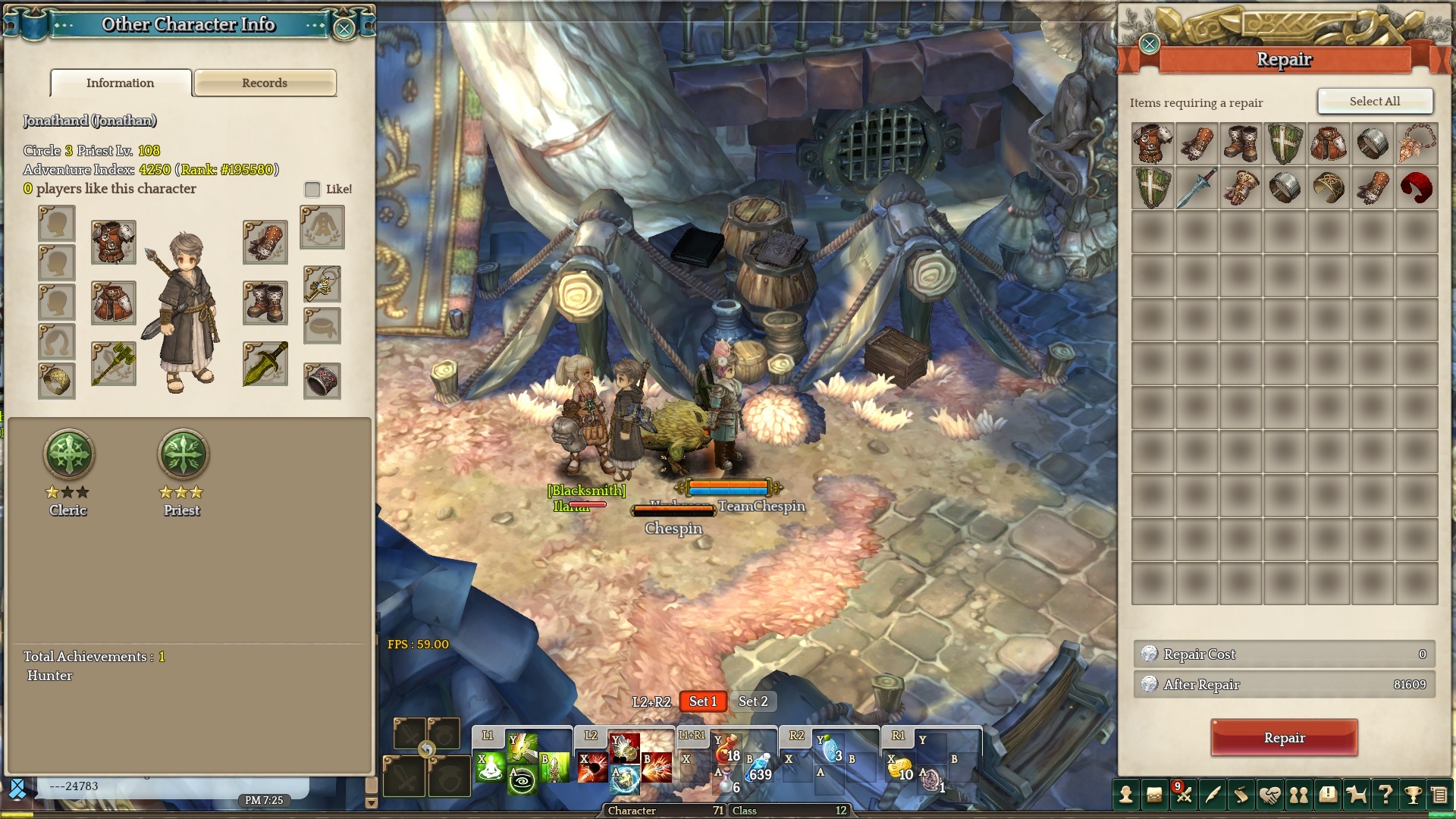Screen dimensions: 1456x819
Task: Select the red bracelet repair item
Action: (1417, 187)
